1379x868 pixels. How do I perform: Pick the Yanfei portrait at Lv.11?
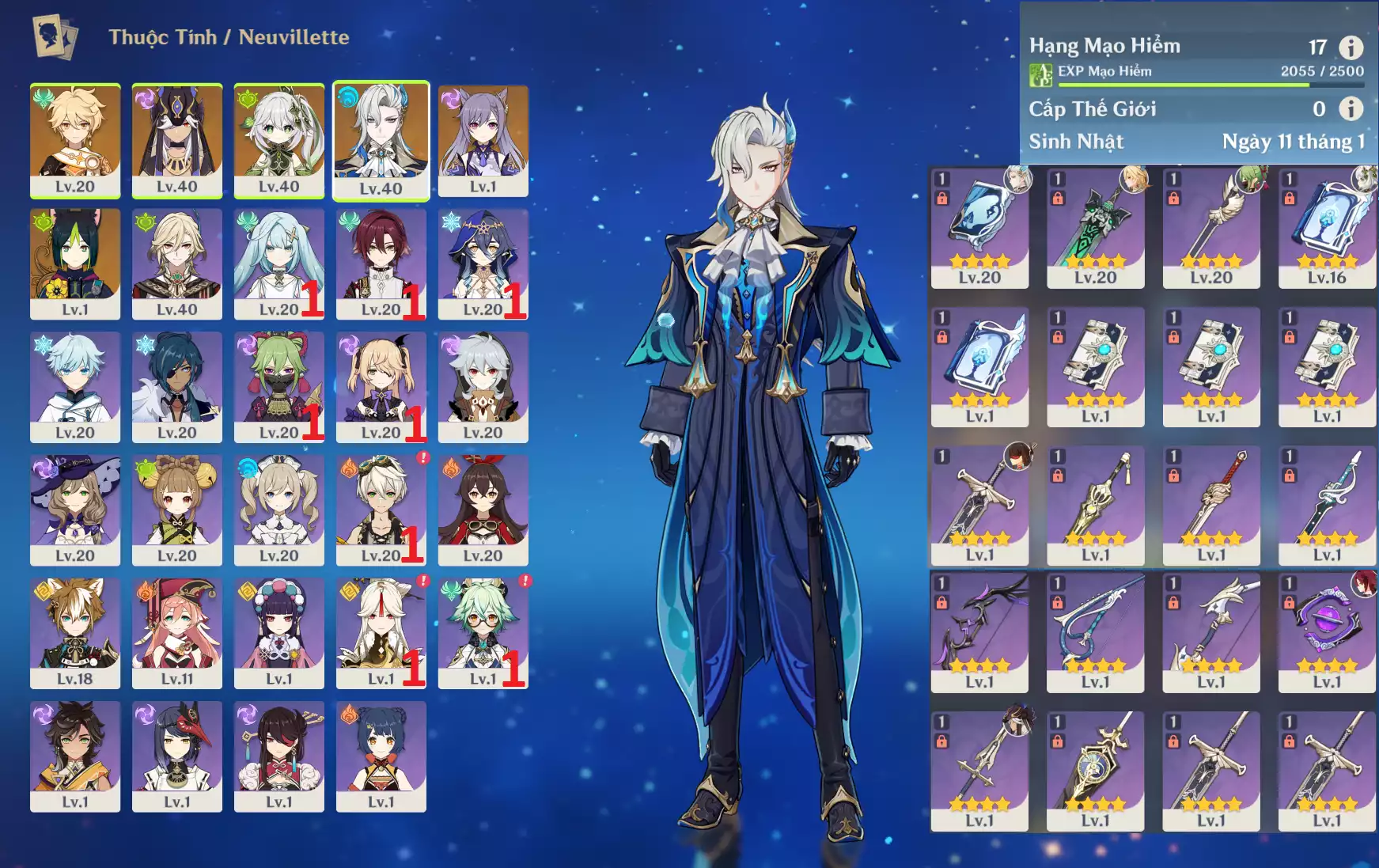click(x=176, y=632)
